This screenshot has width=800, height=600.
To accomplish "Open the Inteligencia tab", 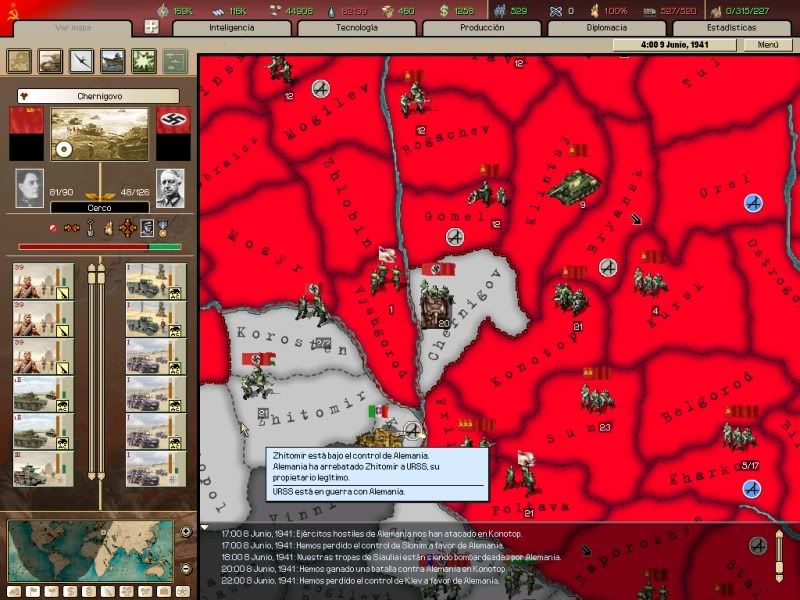I will [x=232, y=27].
